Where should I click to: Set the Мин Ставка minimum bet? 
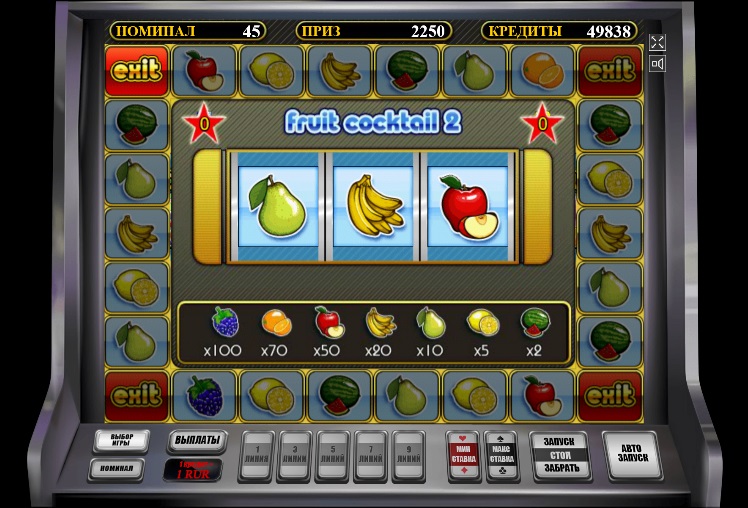click(463, 455)
